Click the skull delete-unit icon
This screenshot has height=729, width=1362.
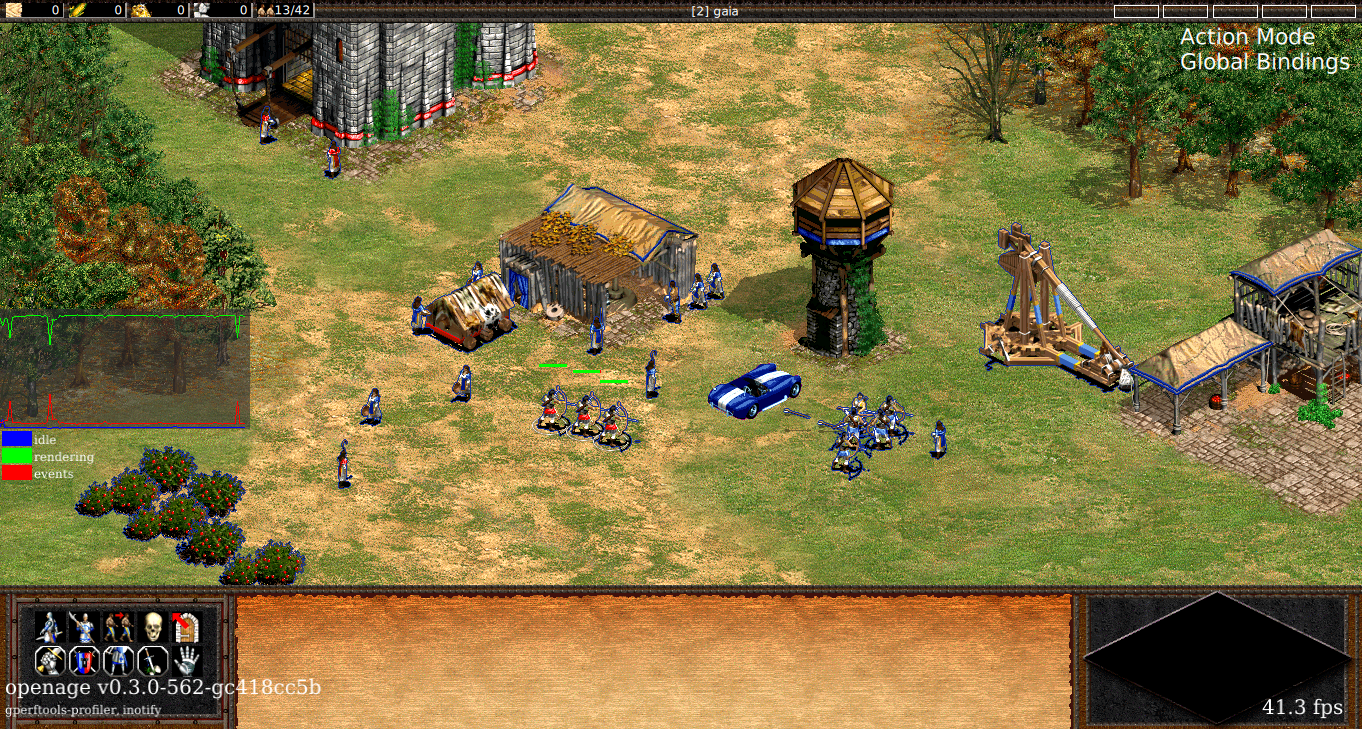(x=152, y=628)
